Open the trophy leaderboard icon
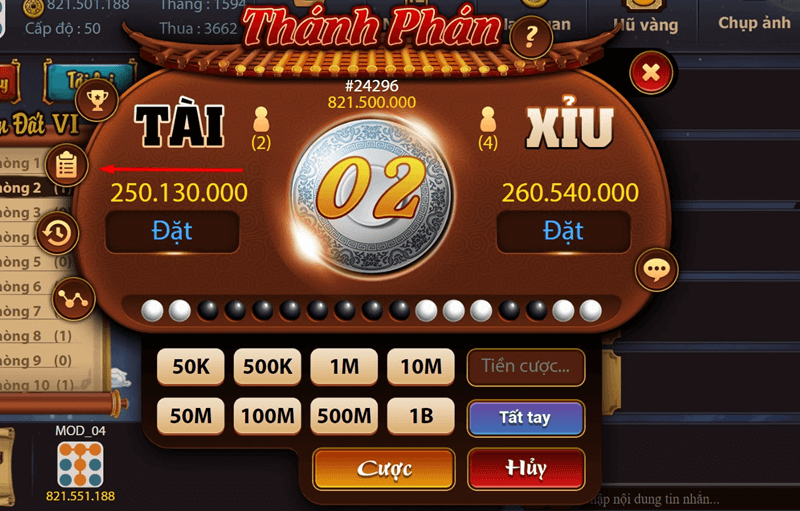 (97, 98)
